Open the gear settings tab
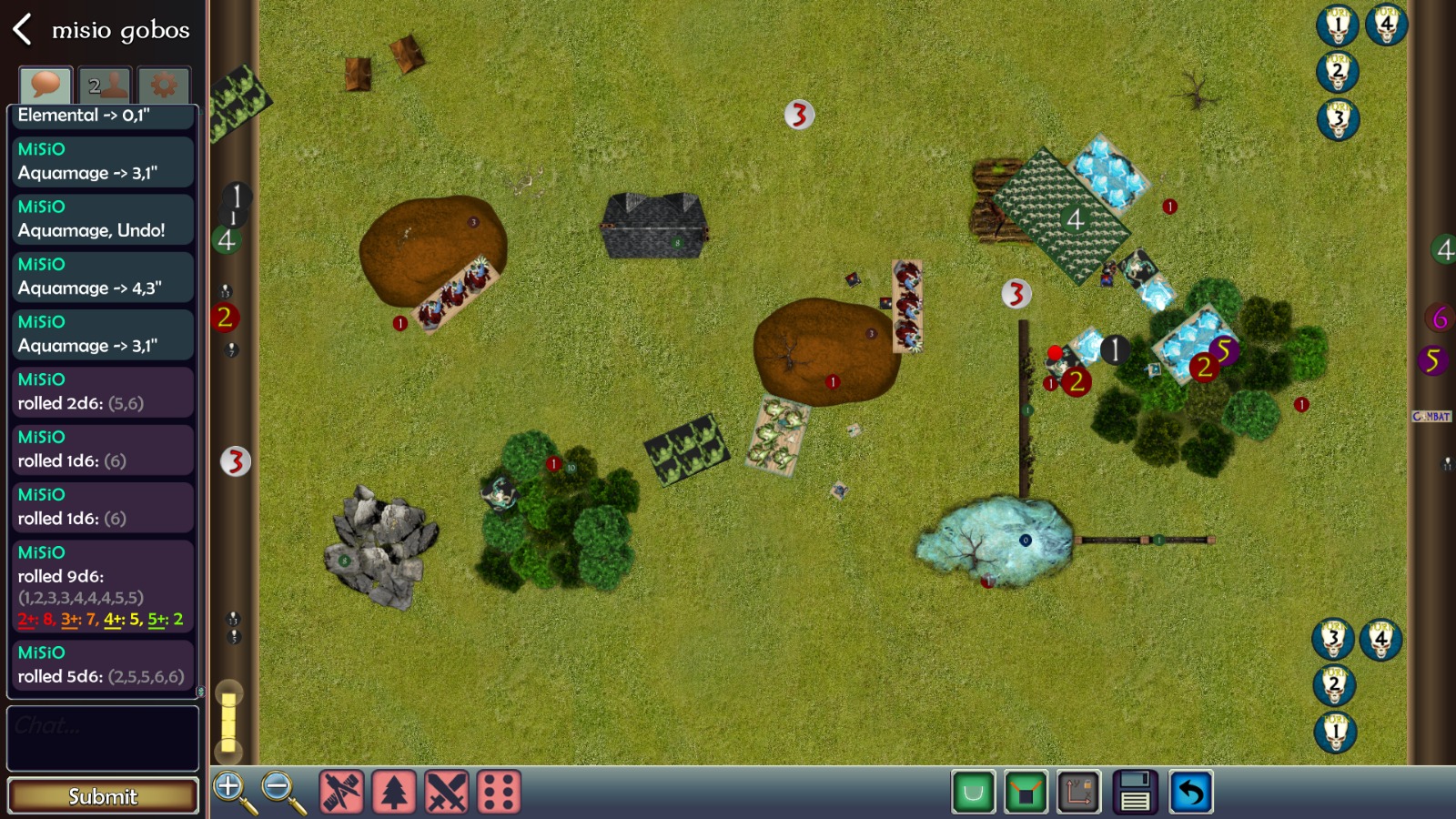 coord(164,86)
